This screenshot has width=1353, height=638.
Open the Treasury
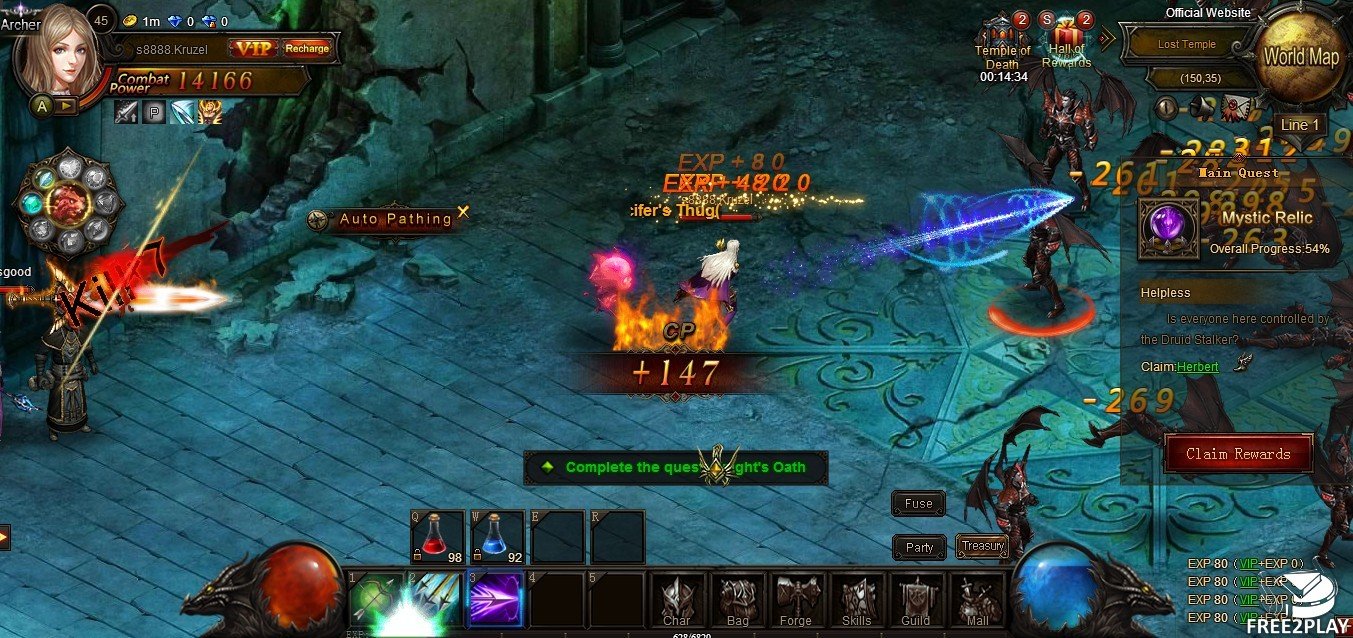tap(982, 546)
